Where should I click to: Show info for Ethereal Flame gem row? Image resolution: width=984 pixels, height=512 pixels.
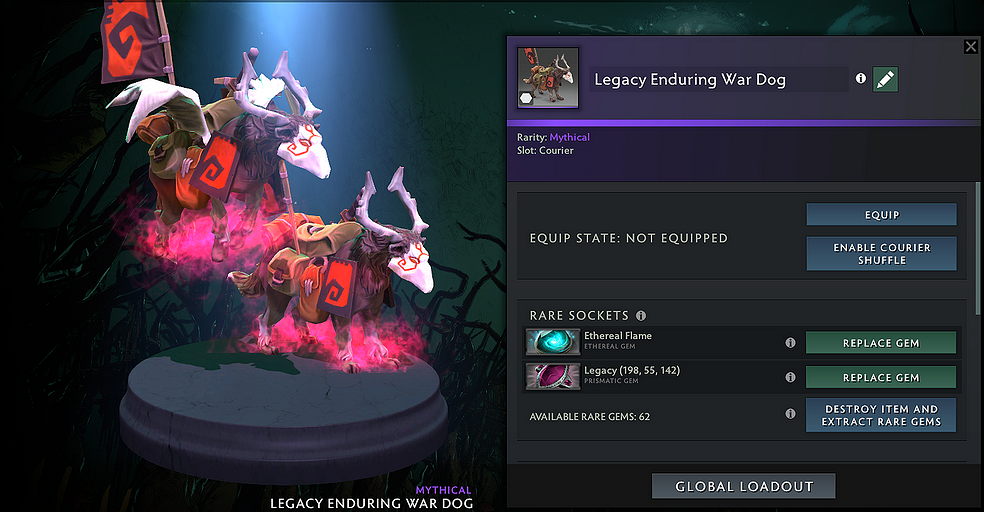click(790, 343)
